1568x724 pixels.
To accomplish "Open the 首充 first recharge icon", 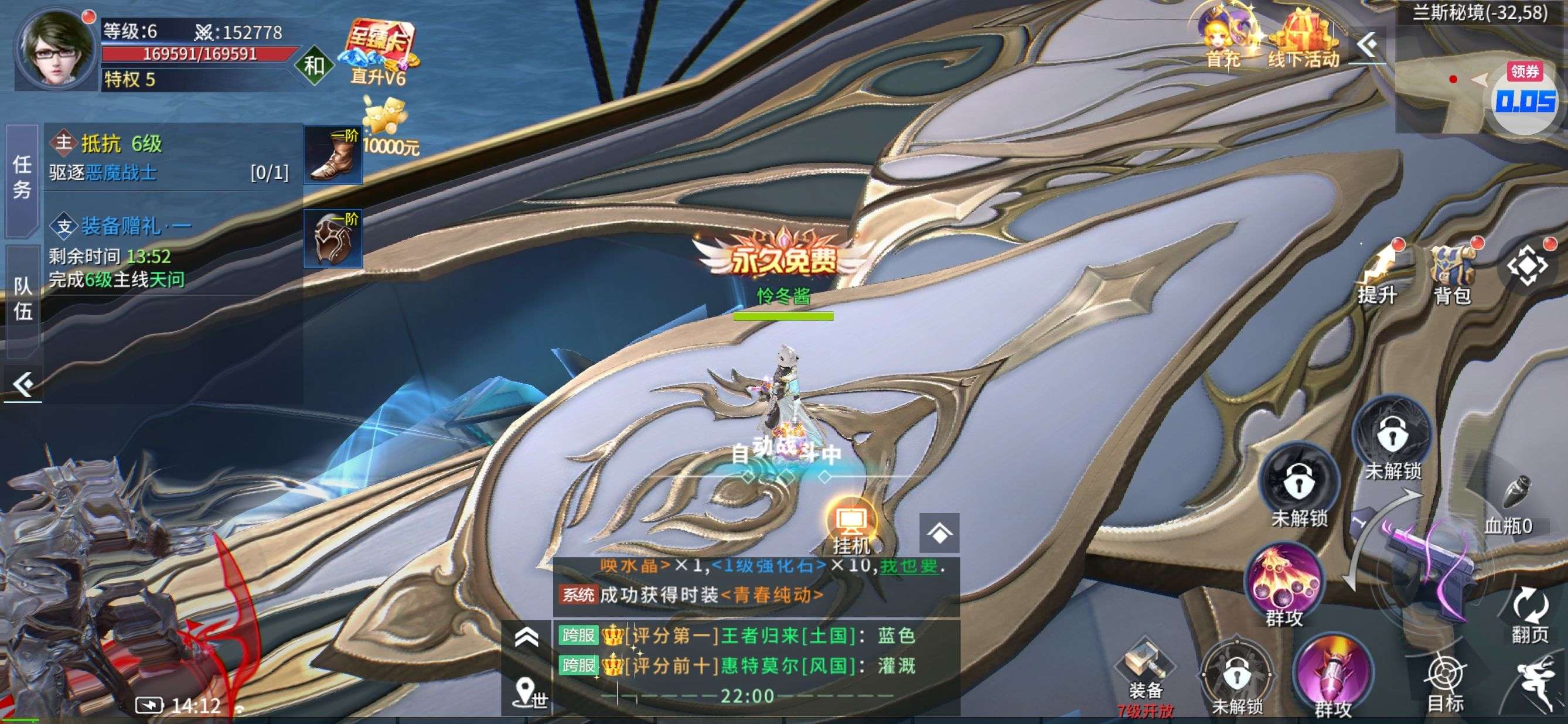I will [1223, 37].
